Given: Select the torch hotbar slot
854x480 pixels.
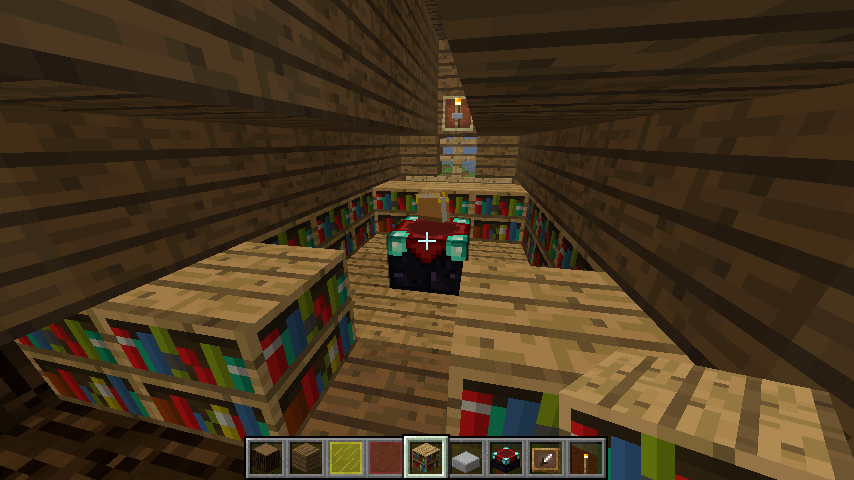Looking at the screenshot, I should [x=586, y=458].
